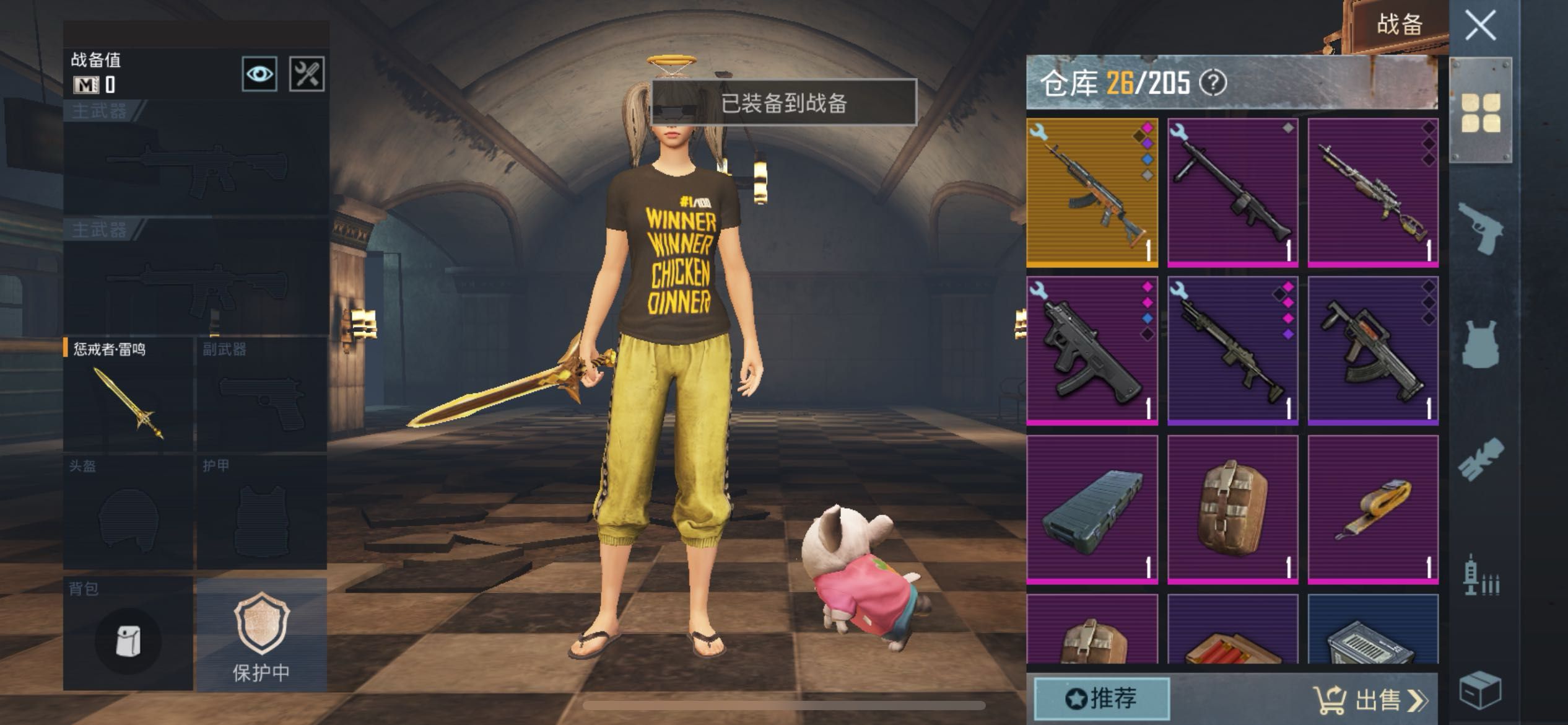Select the 头盔 helmet equipment slot
The width and height of the screenshot is (1568, 725).
tap(128, 513)
